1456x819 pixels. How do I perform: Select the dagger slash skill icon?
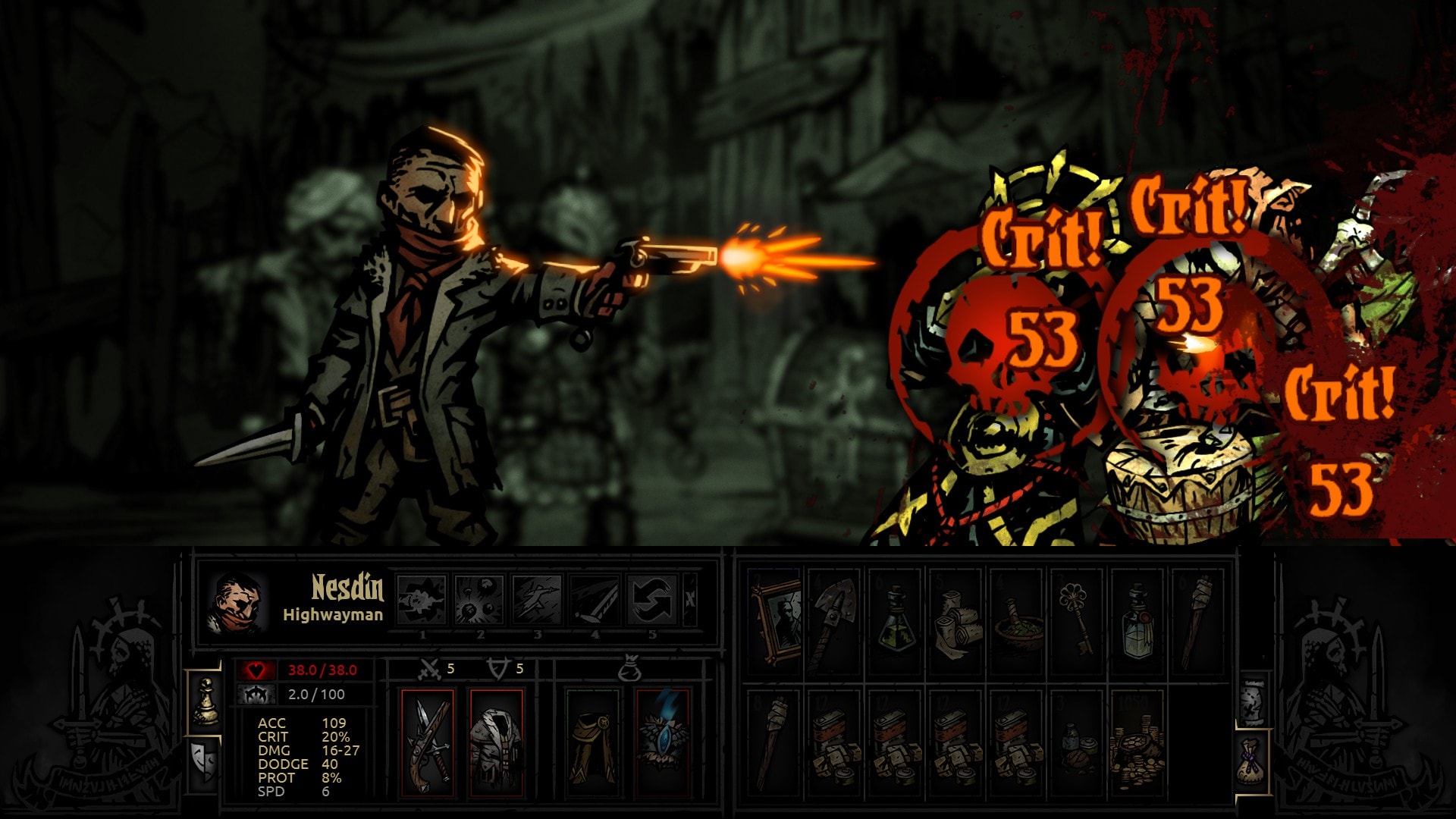595,599
